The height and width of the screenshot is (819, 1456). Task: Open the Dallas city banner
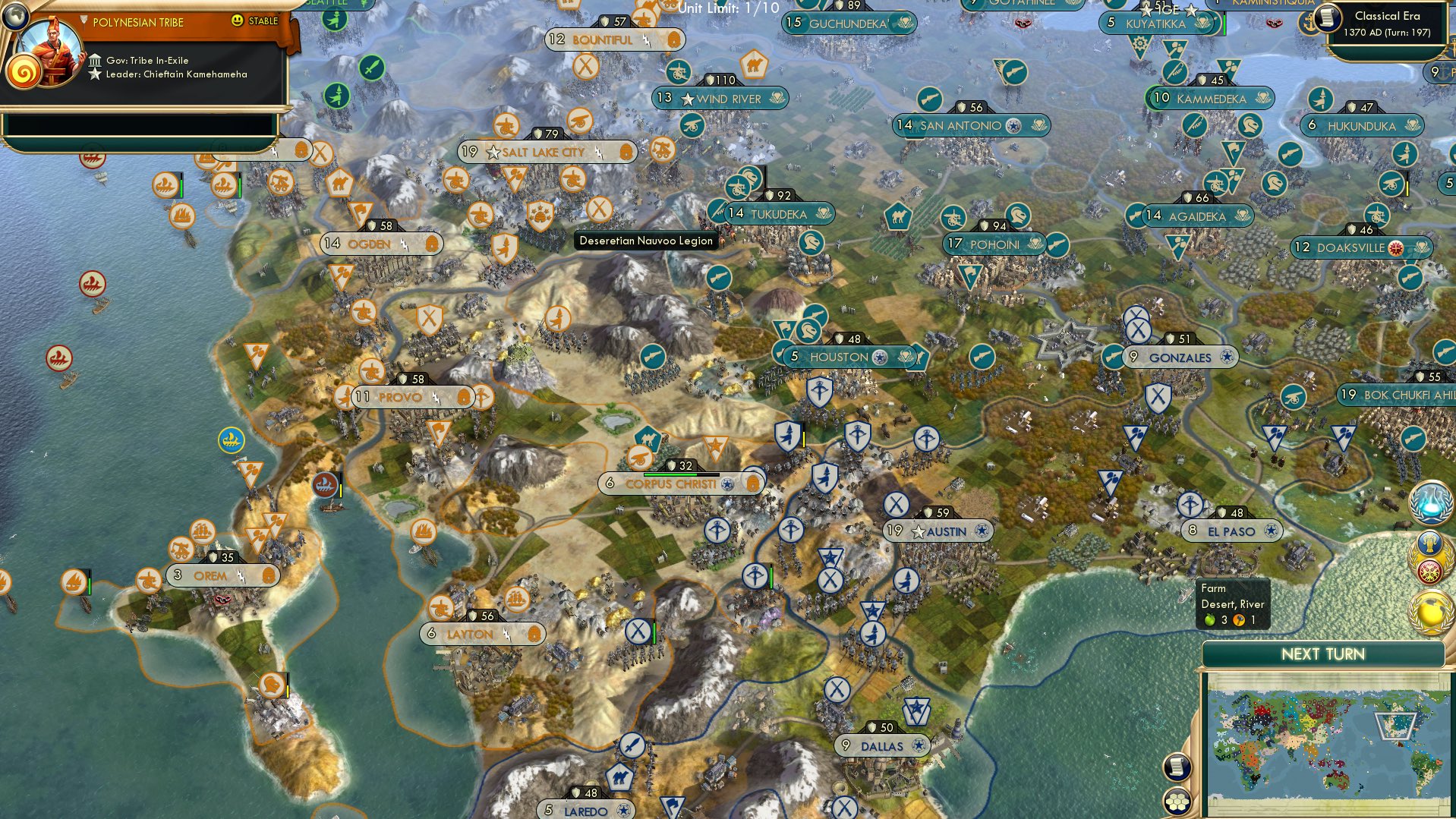coord(881,745)
